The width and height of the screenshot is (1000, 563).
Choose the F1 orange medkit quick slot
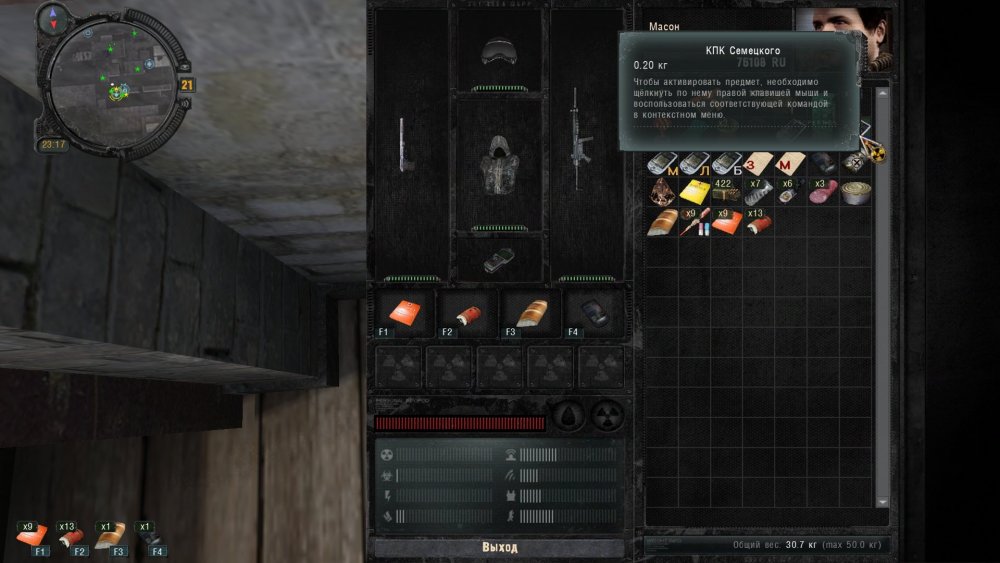[x=405, y=313]
